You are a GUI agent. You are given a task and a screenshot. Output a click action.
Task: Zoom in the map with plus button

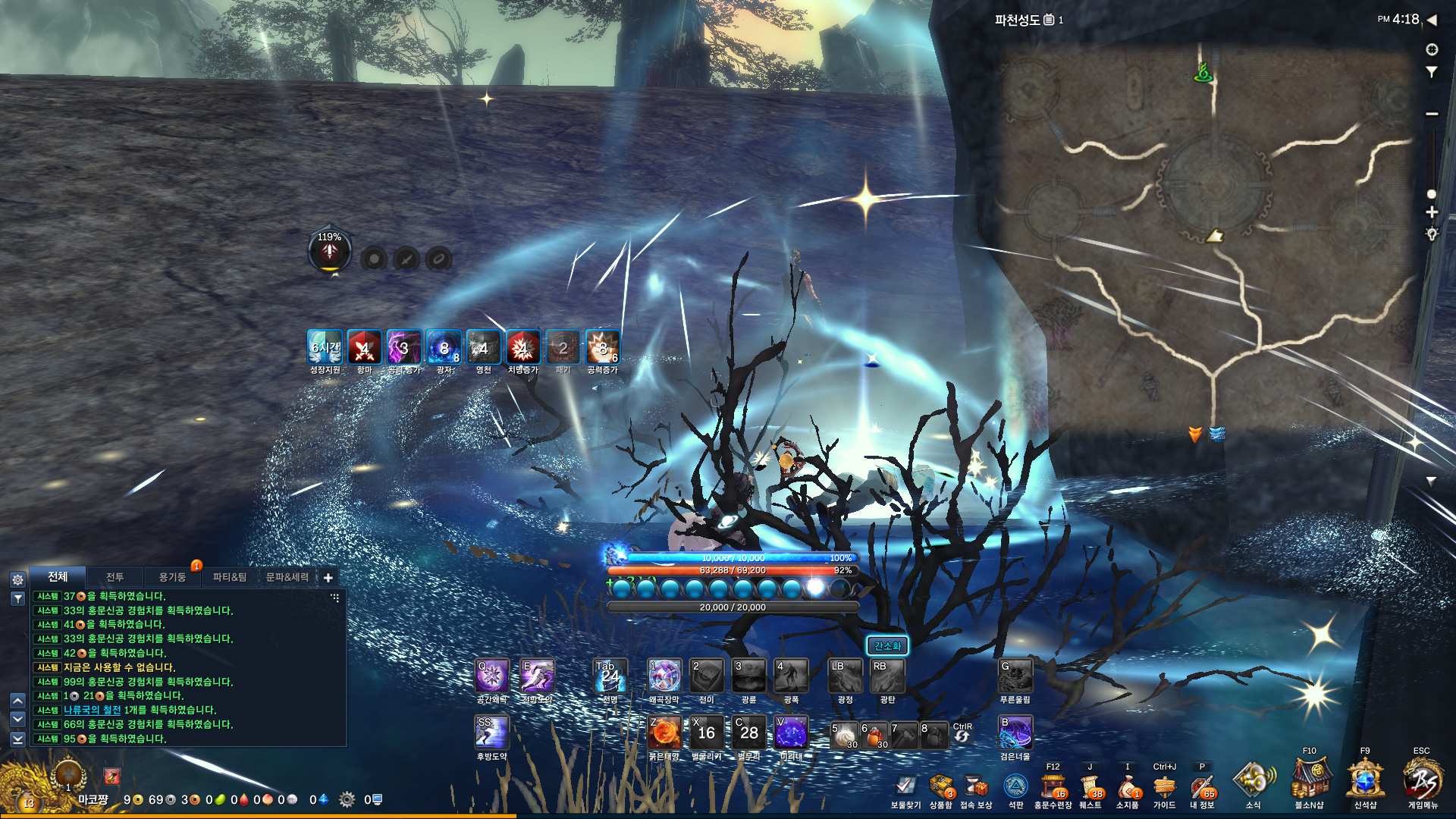(1432, 212)
